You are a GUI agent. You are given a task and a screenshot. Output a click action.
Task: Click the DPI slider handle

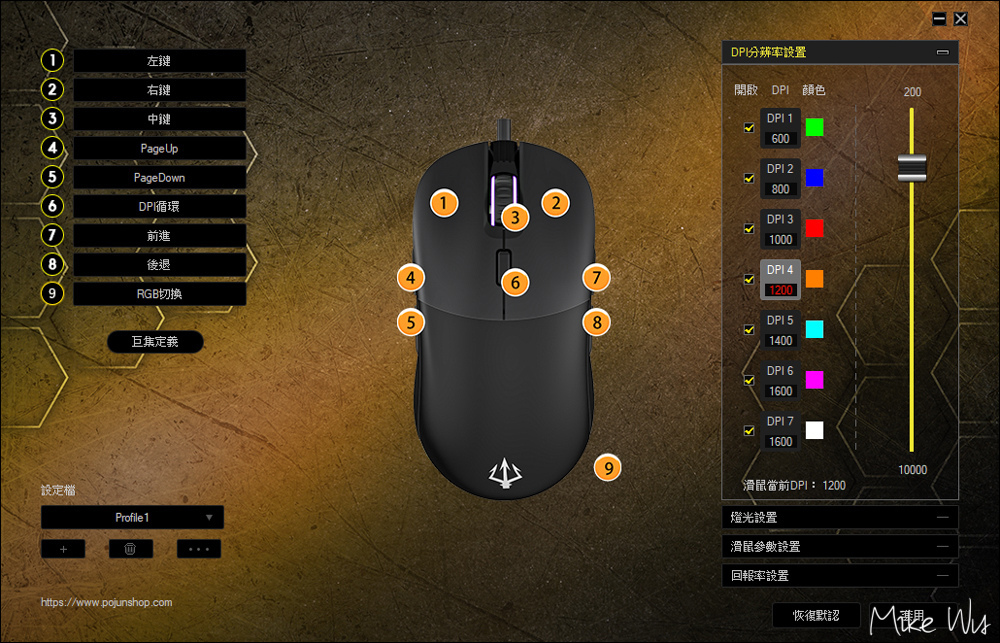(912, 168)
